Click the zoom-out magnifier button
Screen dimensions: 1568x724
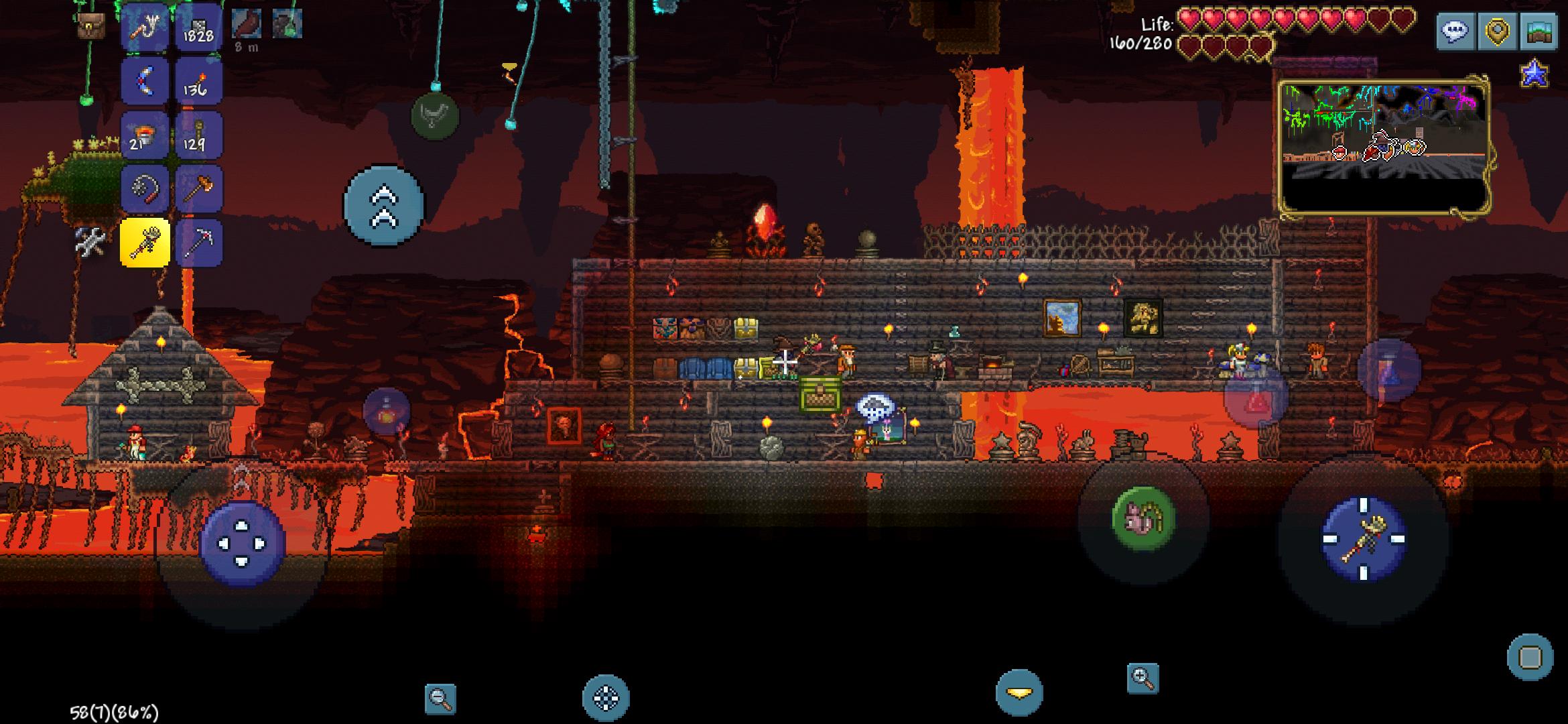pos(440,699)
